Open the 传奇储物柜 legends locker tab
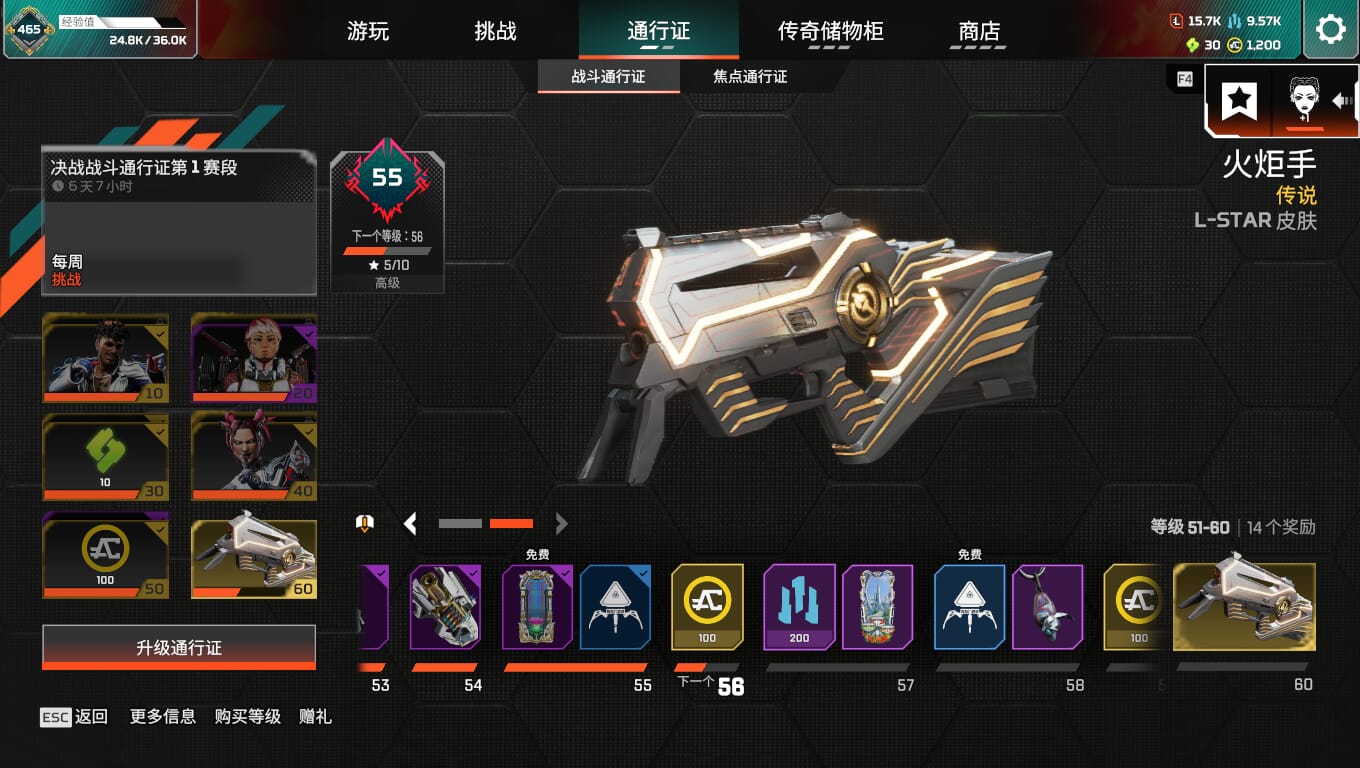 (830, 31)
